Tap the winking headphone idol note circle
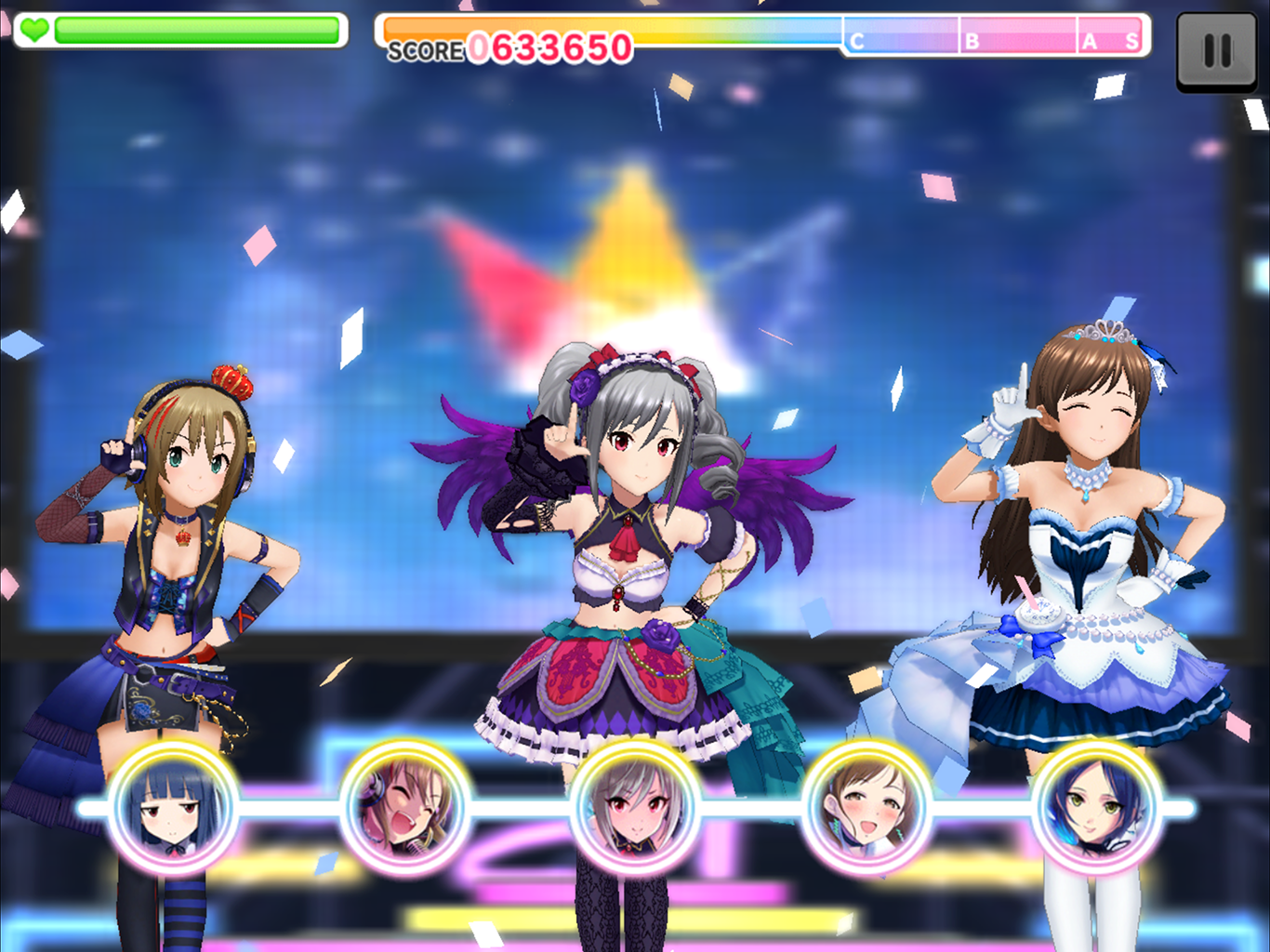 click(404, 807)
